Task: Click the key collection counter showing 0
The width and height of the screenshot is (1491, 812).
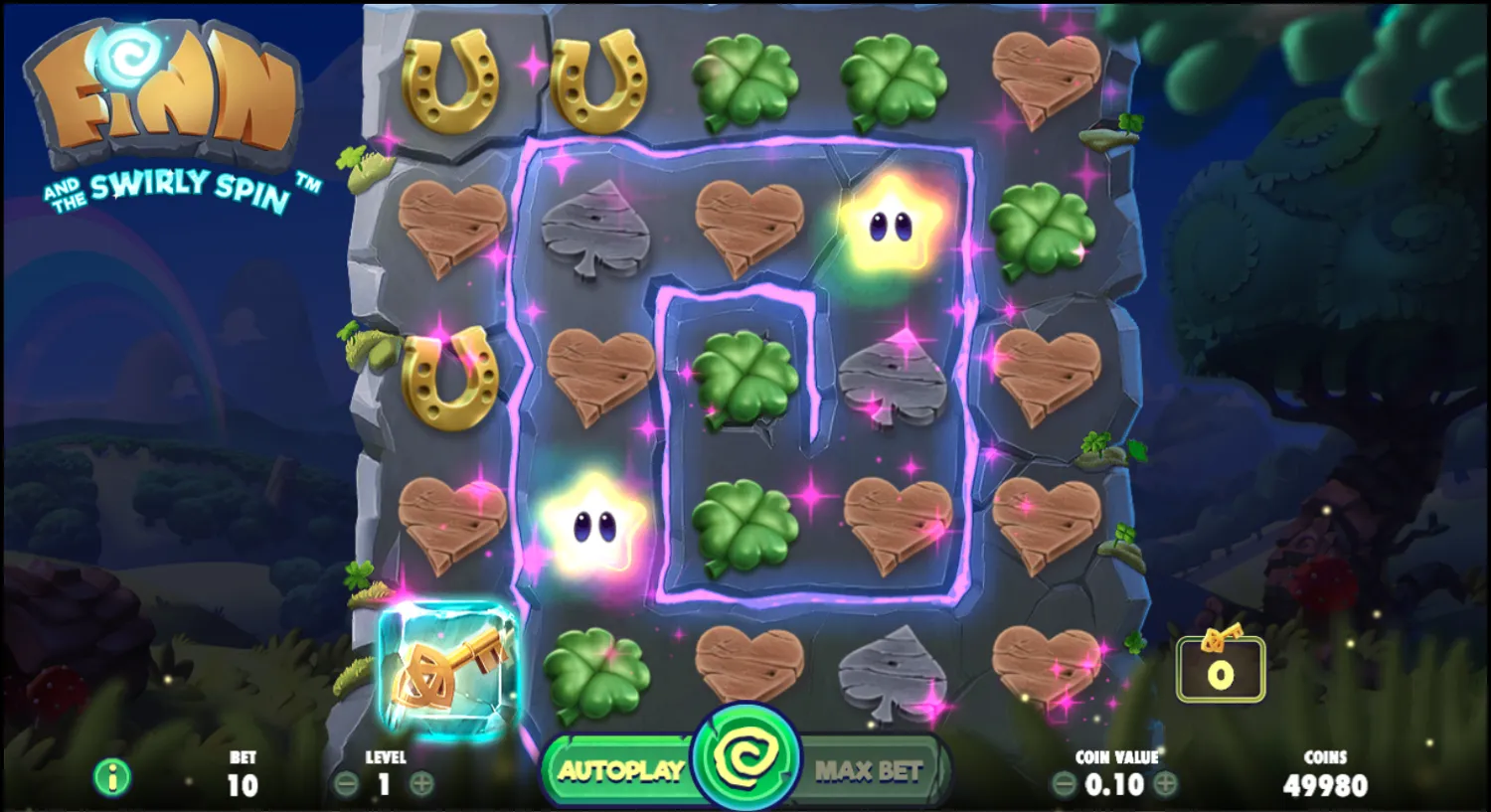Action: pyautogui.click(x=1220, y=669)
